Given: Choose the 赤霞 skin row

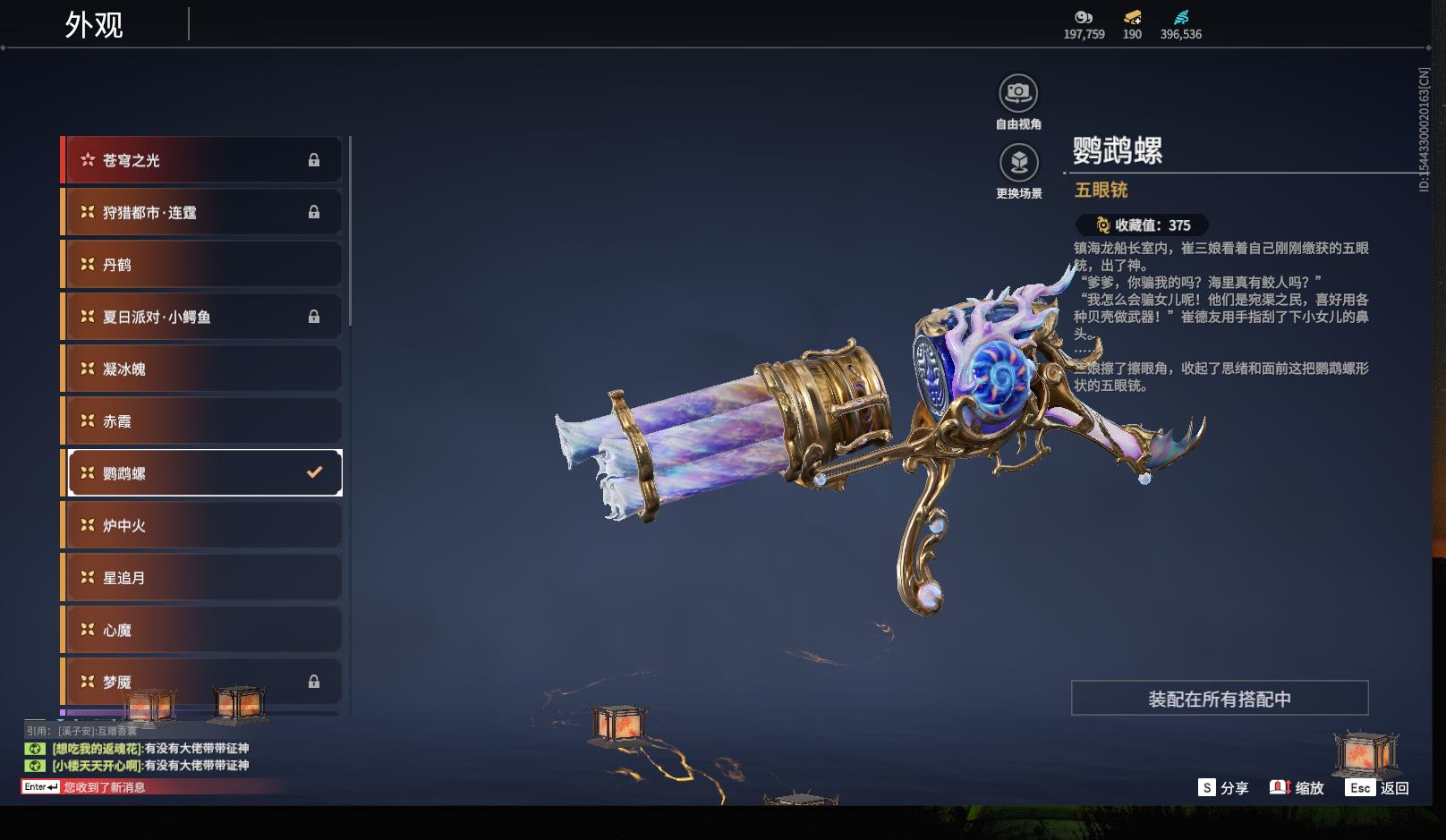Looking at the screenshot, I should (x=202, y=421).
